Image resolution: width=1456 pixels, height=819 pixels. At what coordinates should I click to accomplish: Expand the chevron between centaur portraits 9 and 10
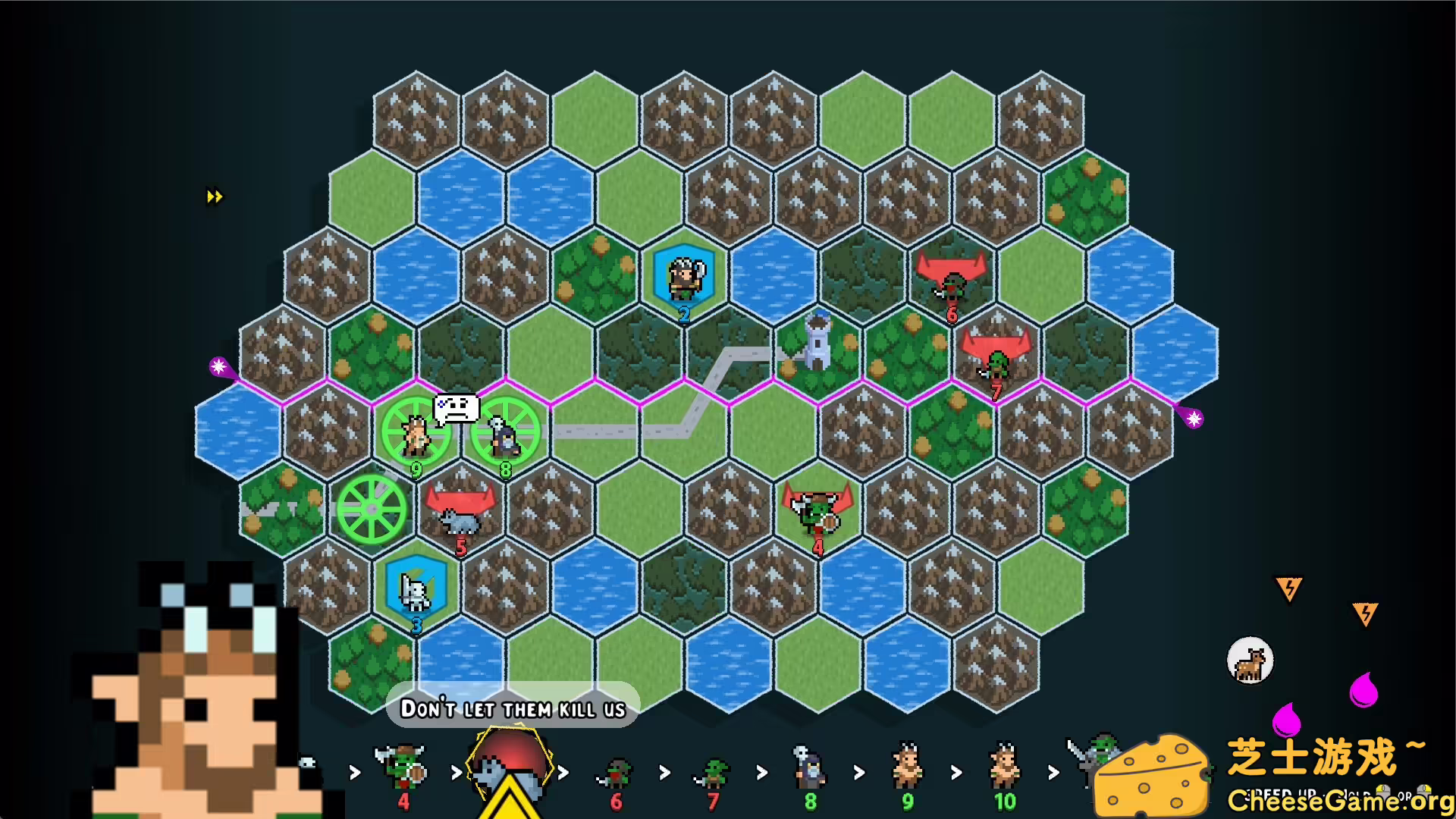point(955,772)
